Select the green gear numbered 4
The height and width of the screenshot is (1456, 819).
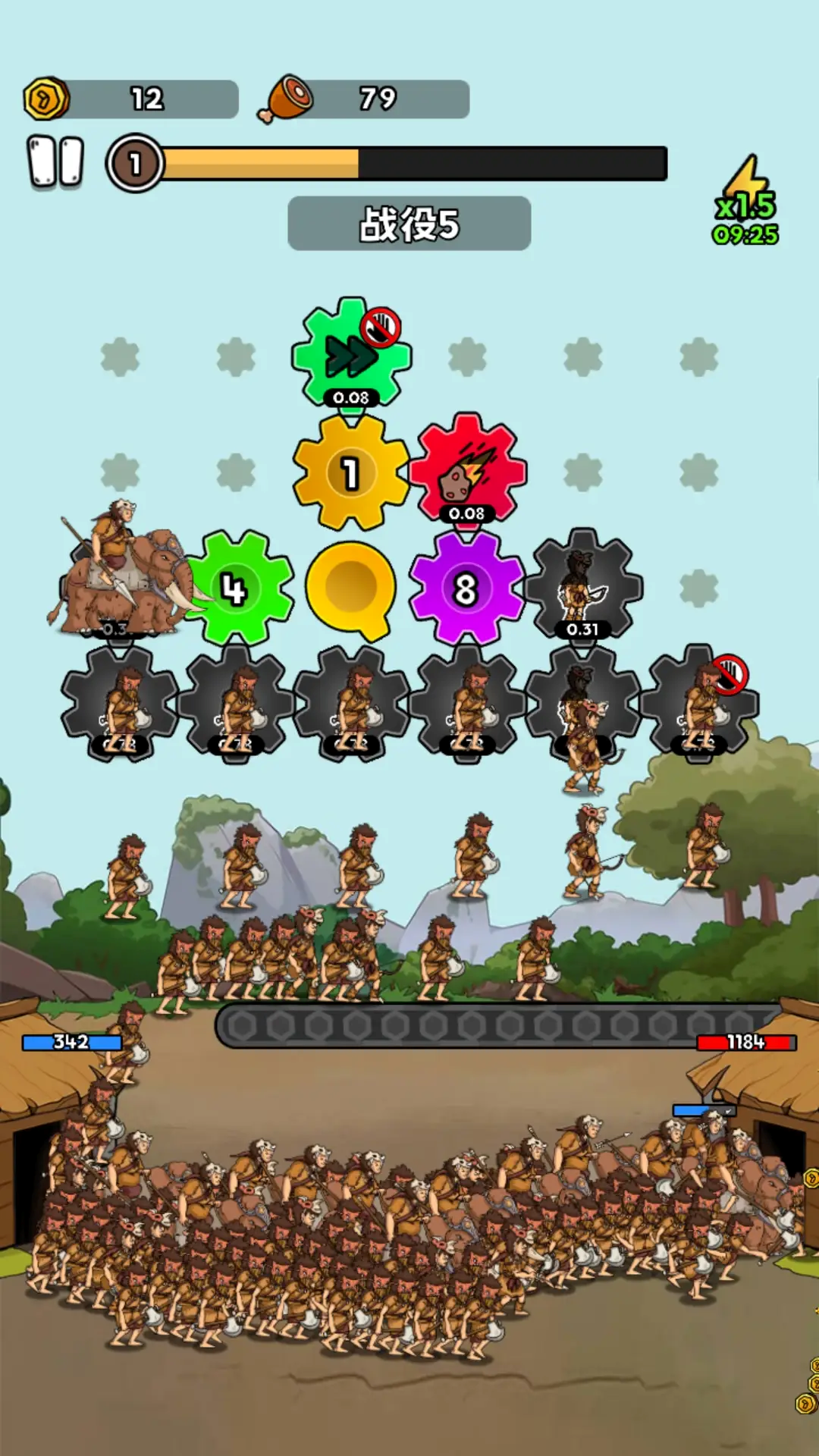pos(237,588)
